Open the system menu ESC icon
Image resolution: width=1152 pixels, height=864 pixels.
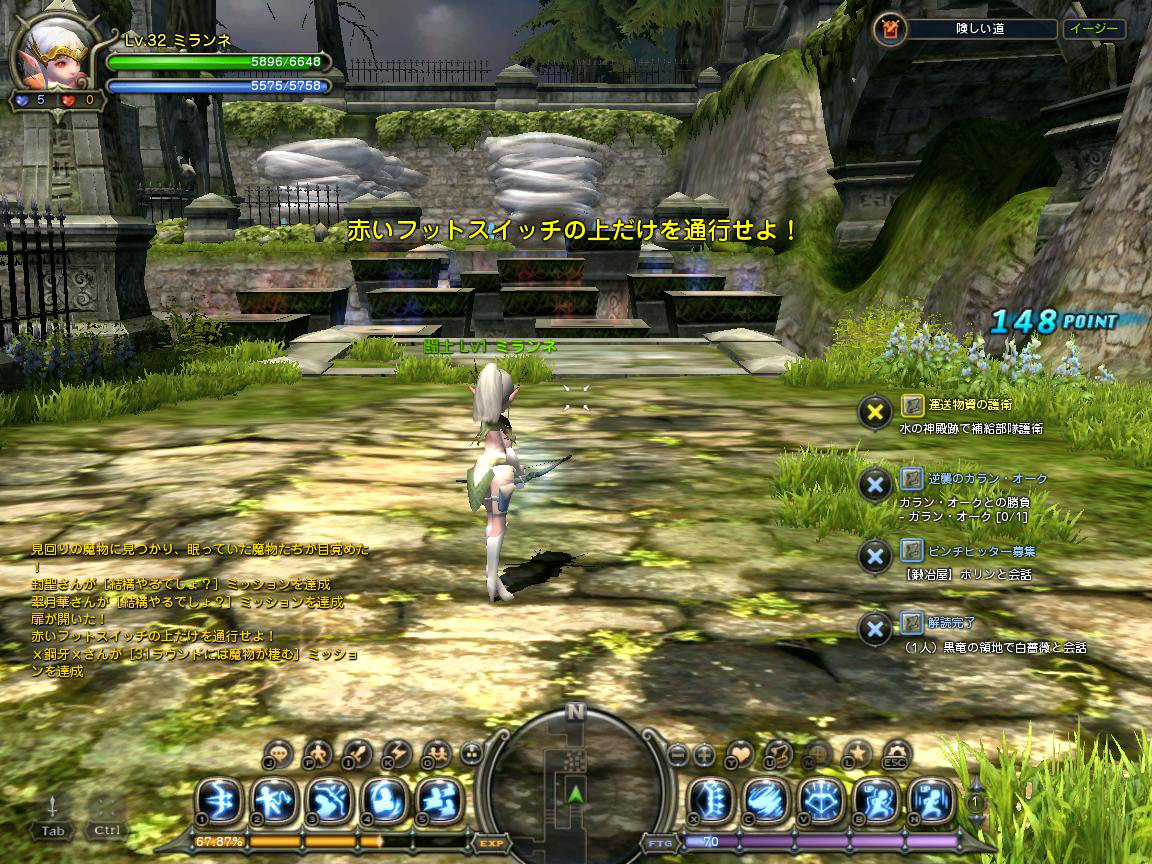tap(896, 753)
